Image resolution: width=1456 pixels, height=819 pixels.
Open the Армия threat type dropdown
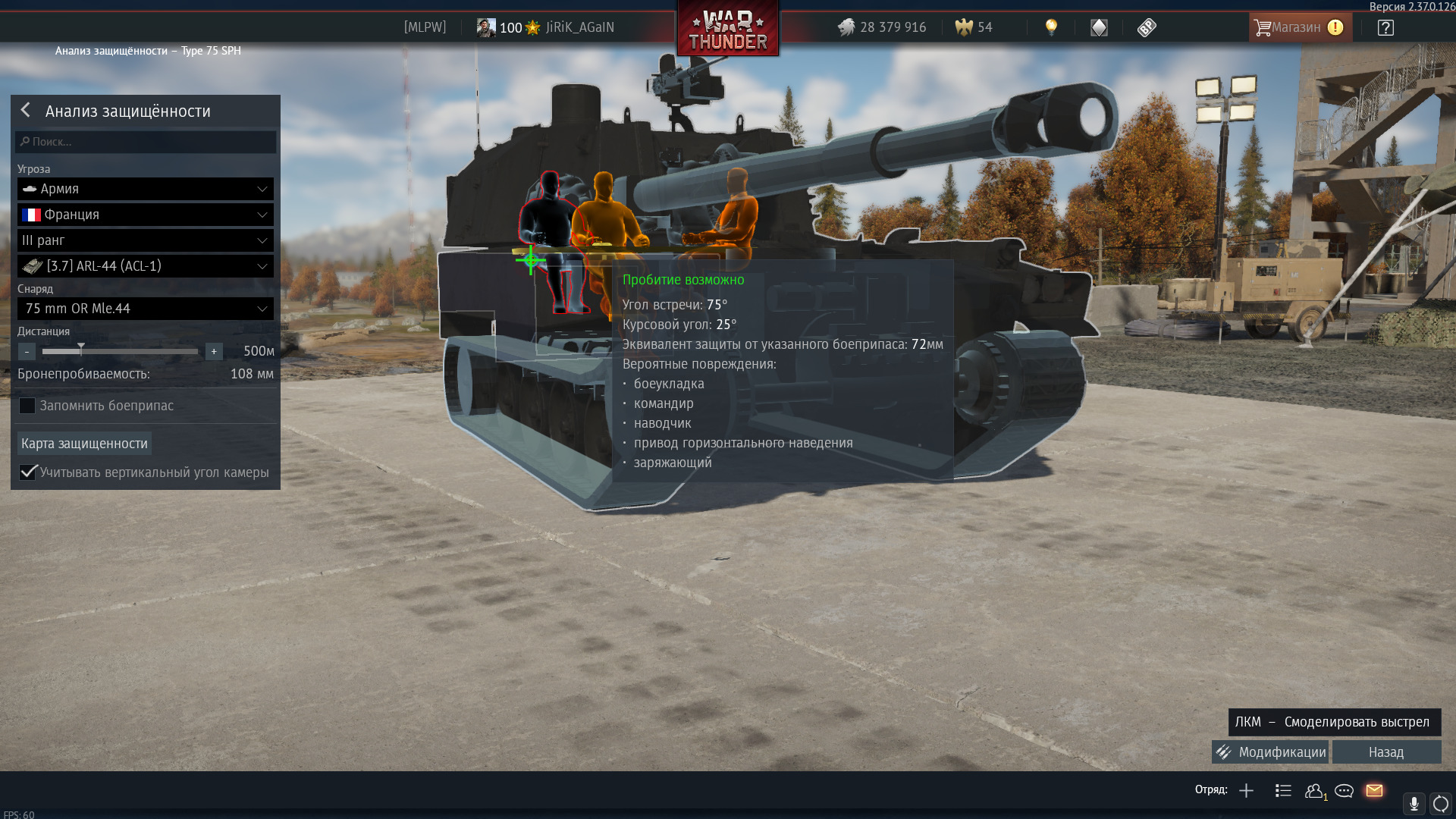[x=146, y=189]
